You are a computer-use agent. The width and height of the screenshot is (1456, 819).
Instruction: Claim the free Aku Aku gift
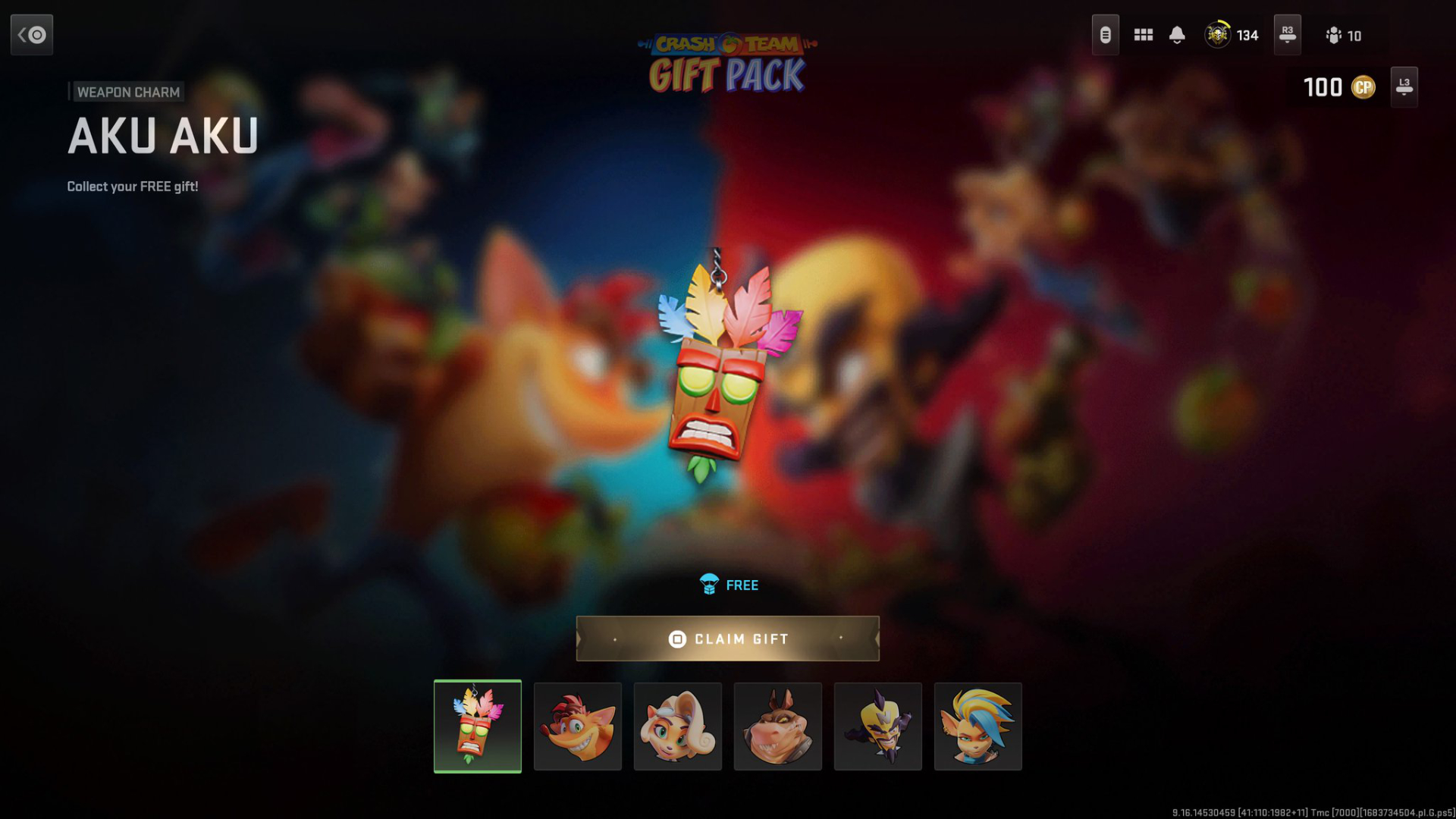[727, 639]
